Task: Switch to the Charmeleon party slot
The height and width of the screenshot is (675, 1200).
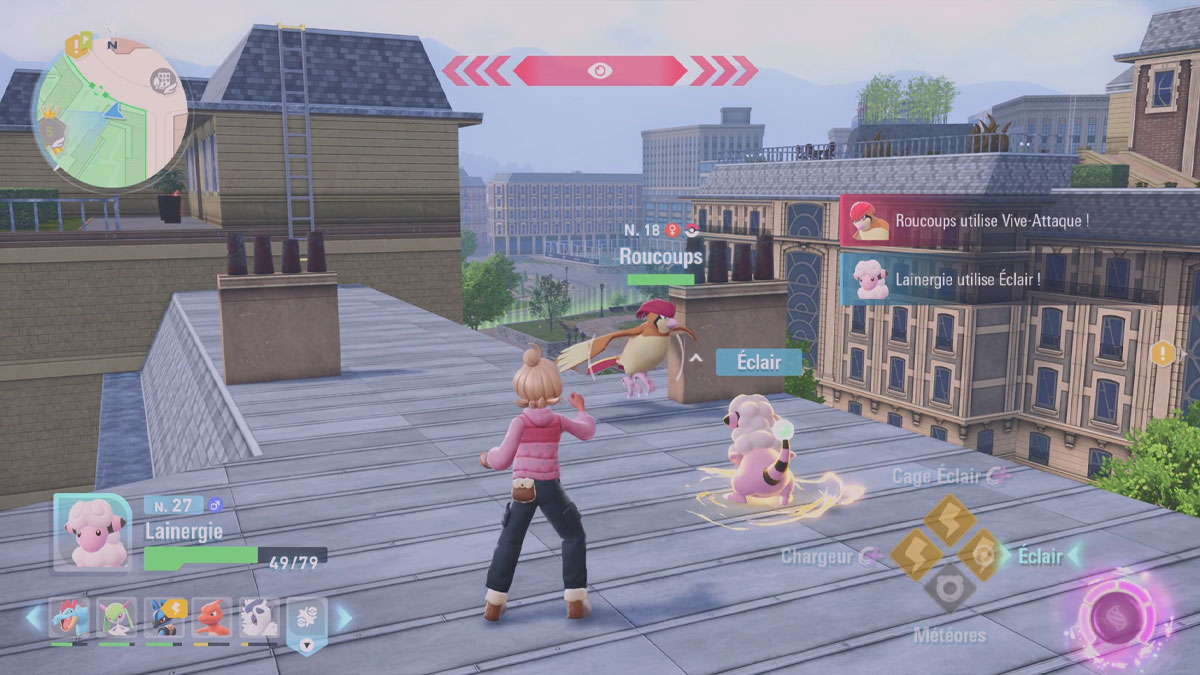Action: pos(211,618)
